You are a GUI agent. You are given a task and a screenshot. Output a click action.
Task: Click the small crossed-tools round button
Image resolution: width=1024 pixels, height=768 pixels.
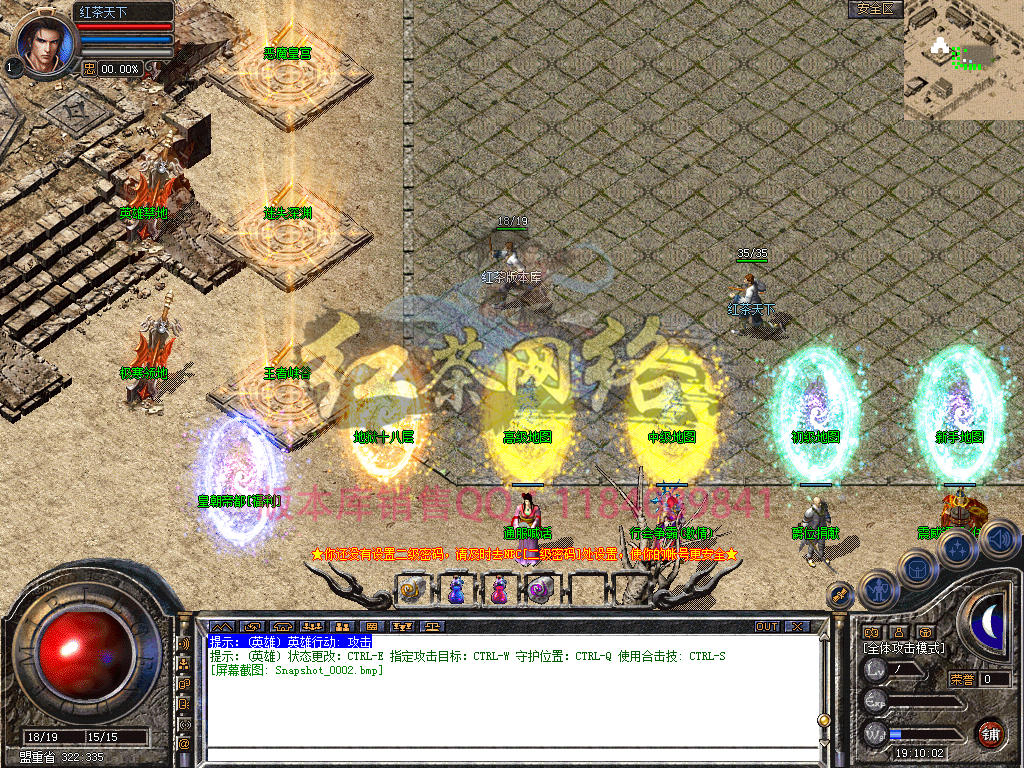[840, 594]
